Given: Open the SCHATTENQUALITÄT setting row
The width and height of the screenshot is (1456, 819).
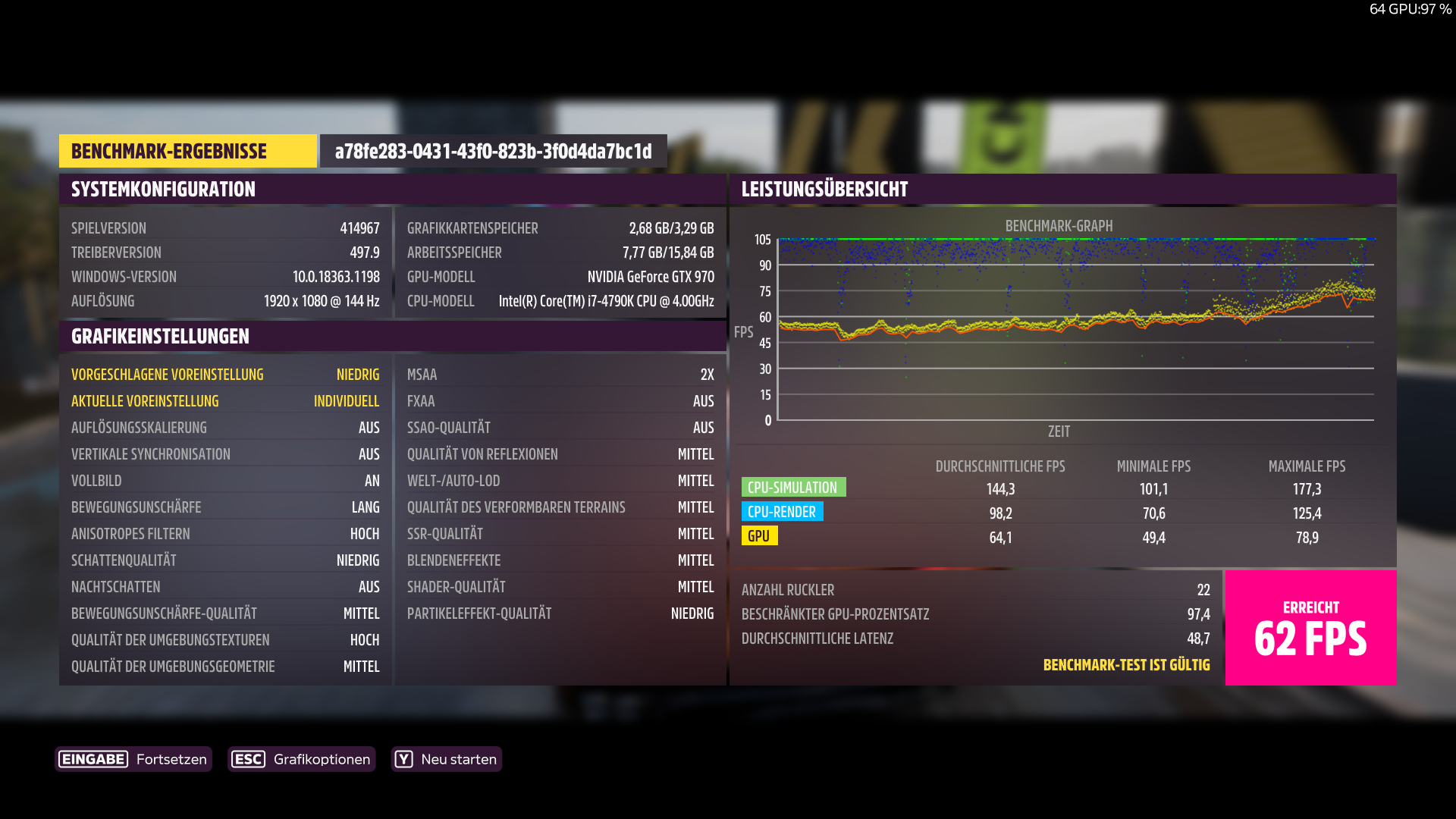Looking at the screenshot, I should 225,560.
